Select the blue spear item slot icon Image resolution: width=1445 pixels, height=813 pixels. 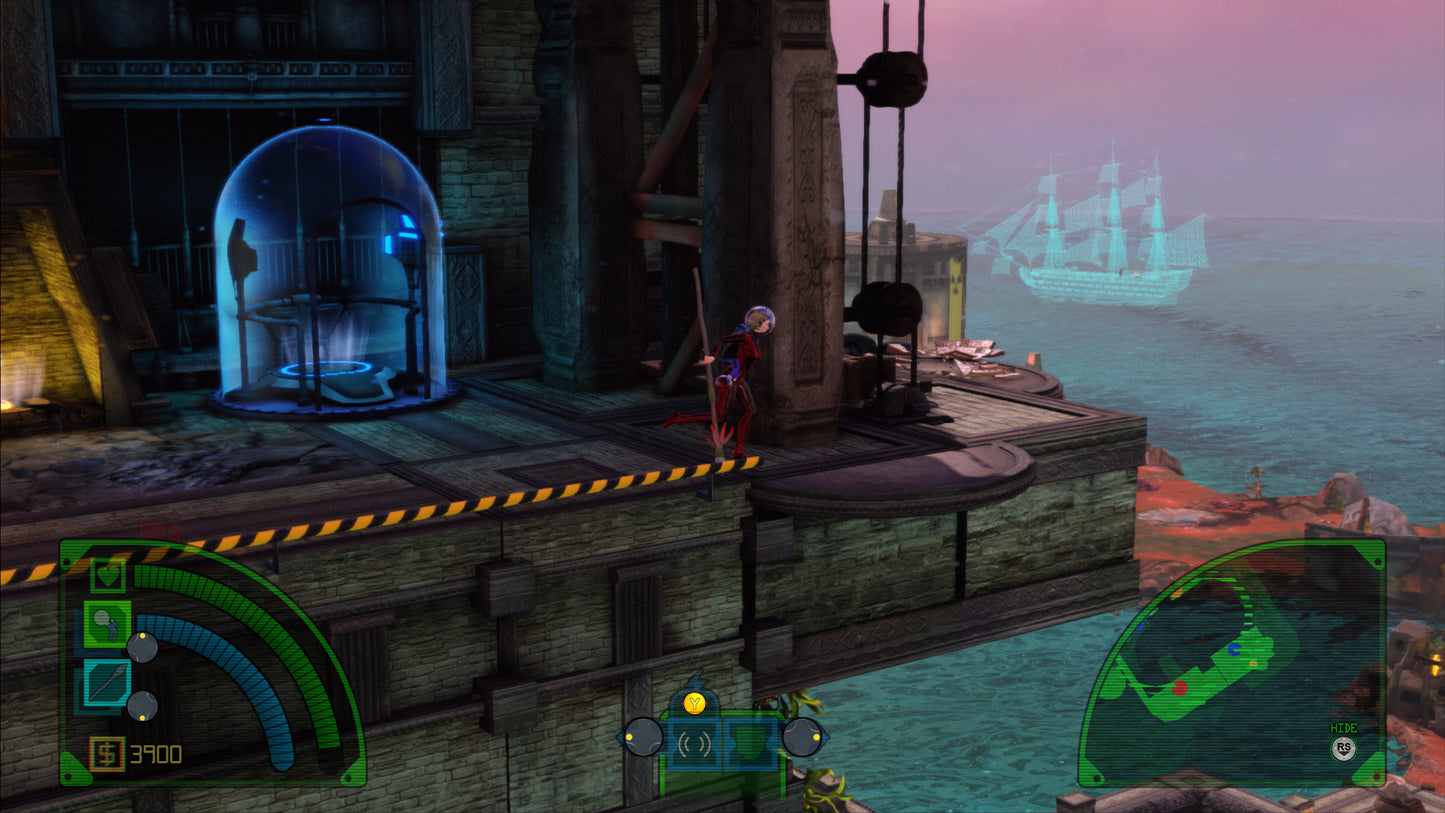tap(108, 681)
